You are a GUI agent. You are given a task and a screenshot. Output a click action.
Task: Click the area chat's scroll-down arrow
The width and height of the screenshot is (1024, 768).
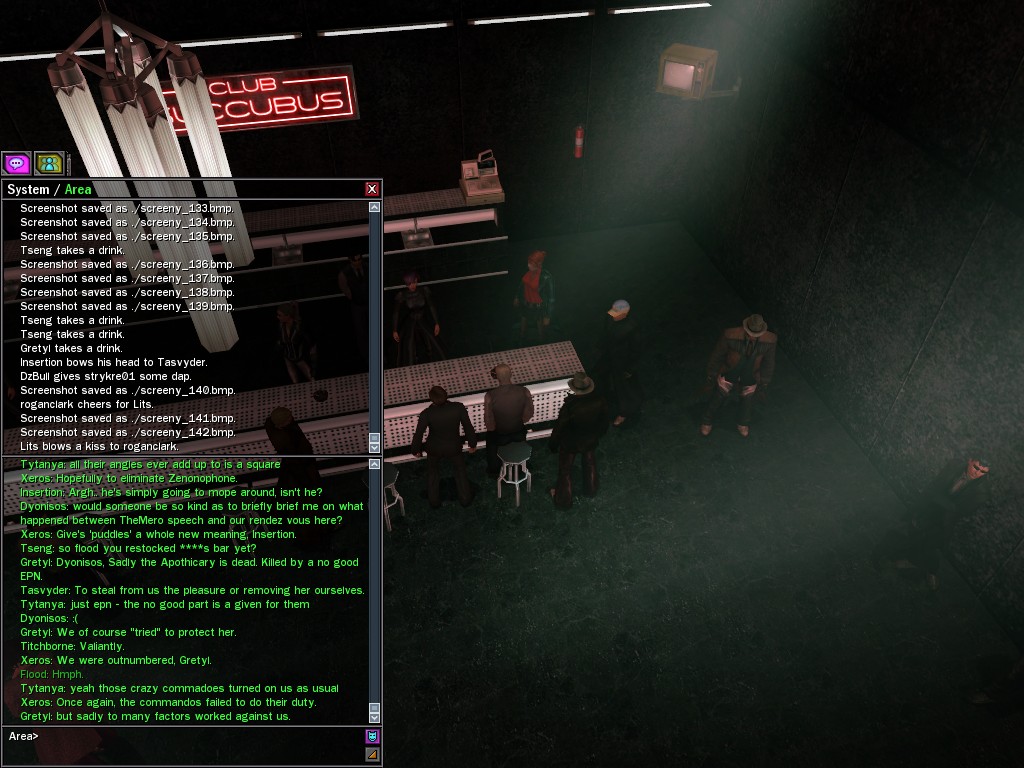coord(375,717)
